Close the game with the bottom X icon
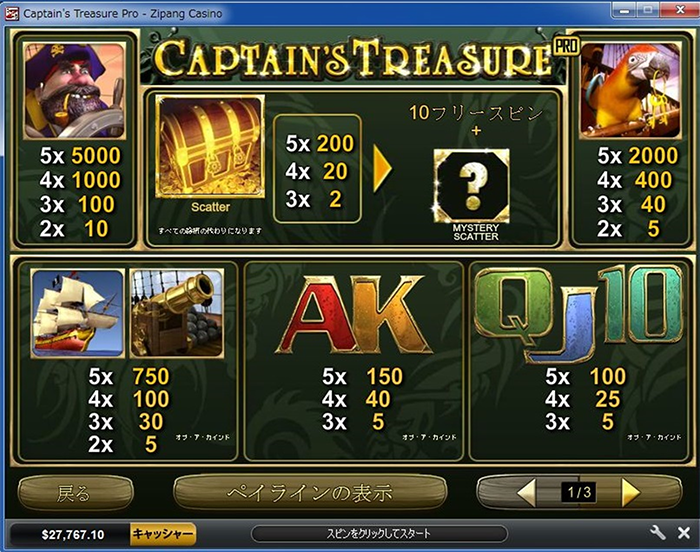This screenshot has width=700, height=552. point(683,533)
